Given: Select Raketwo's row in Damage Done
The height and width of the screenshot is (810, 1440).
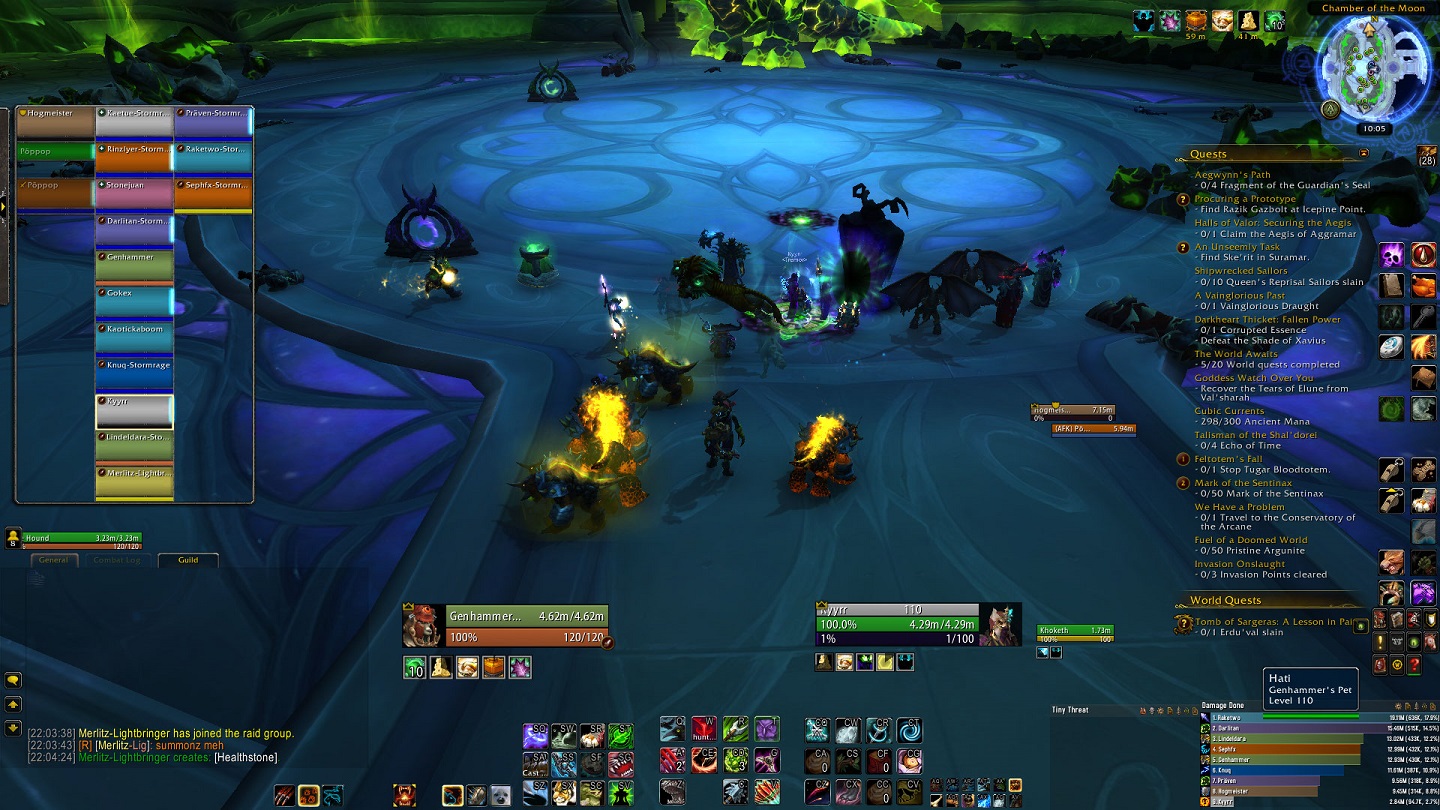Looking at the screenshot, I should click(x=1280, y=717).
